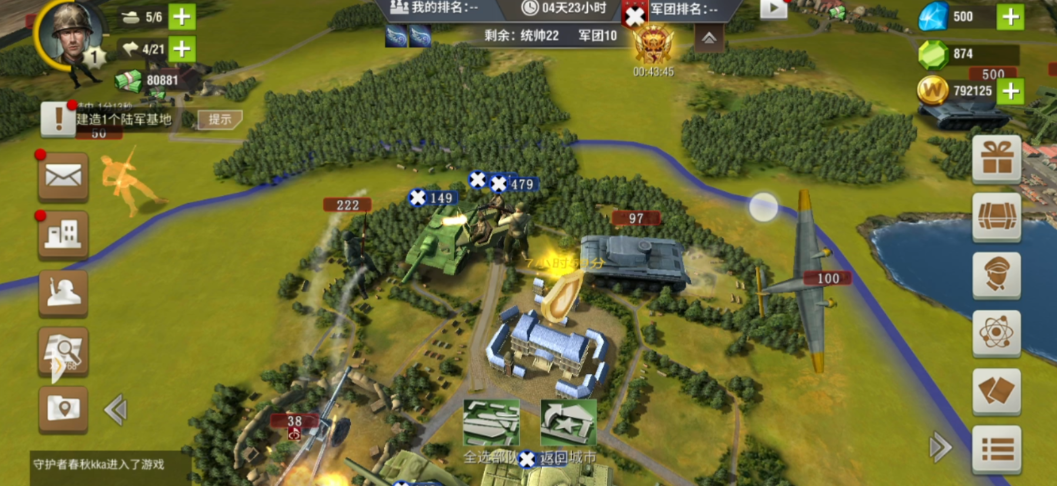Collapse the ranking panel with up arrow
The image size is (1057, 486).
coord(708,39)
